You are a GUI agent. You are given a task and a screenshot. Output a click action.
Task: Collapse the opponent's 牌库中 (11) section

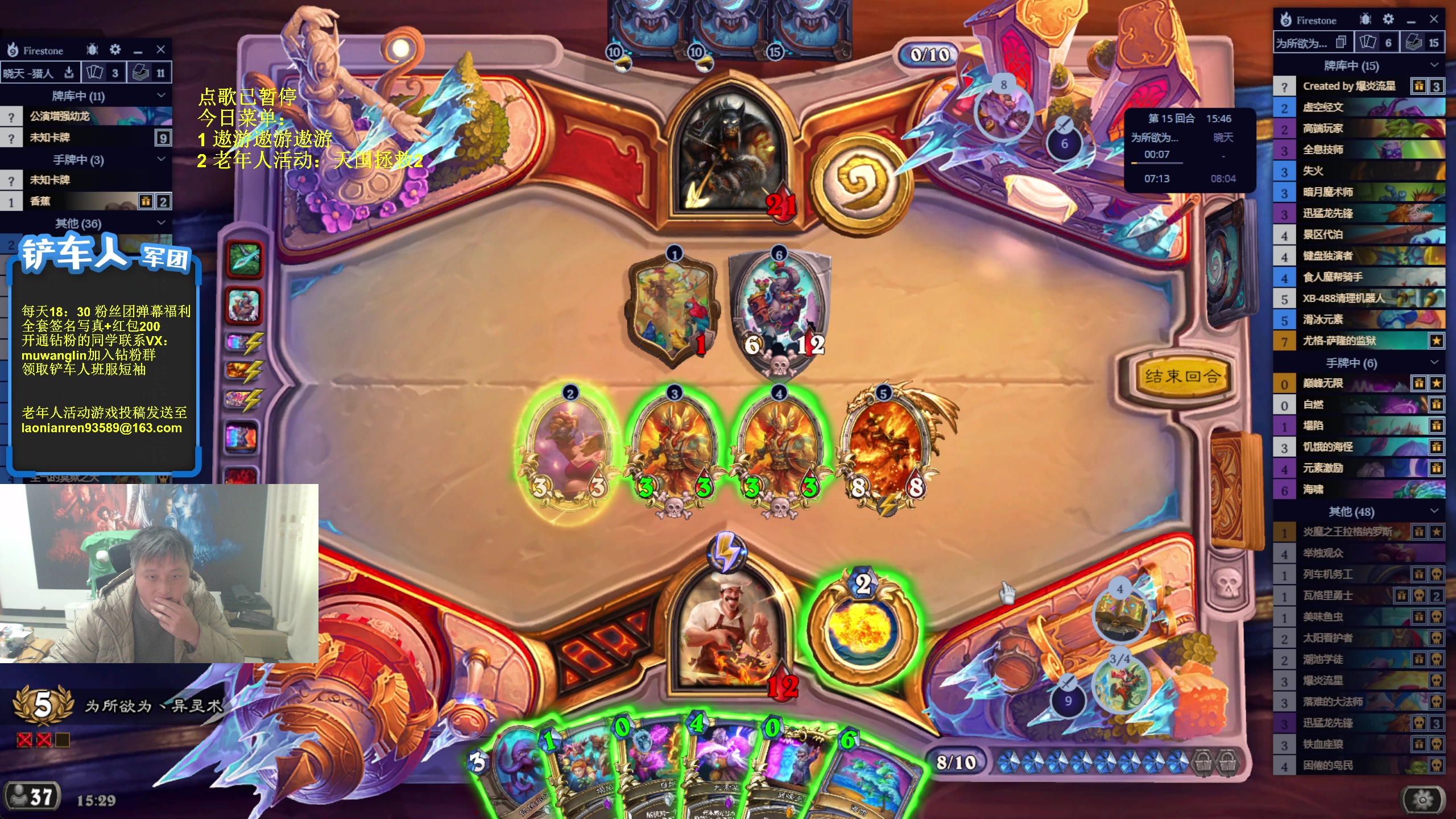(161, 96)
